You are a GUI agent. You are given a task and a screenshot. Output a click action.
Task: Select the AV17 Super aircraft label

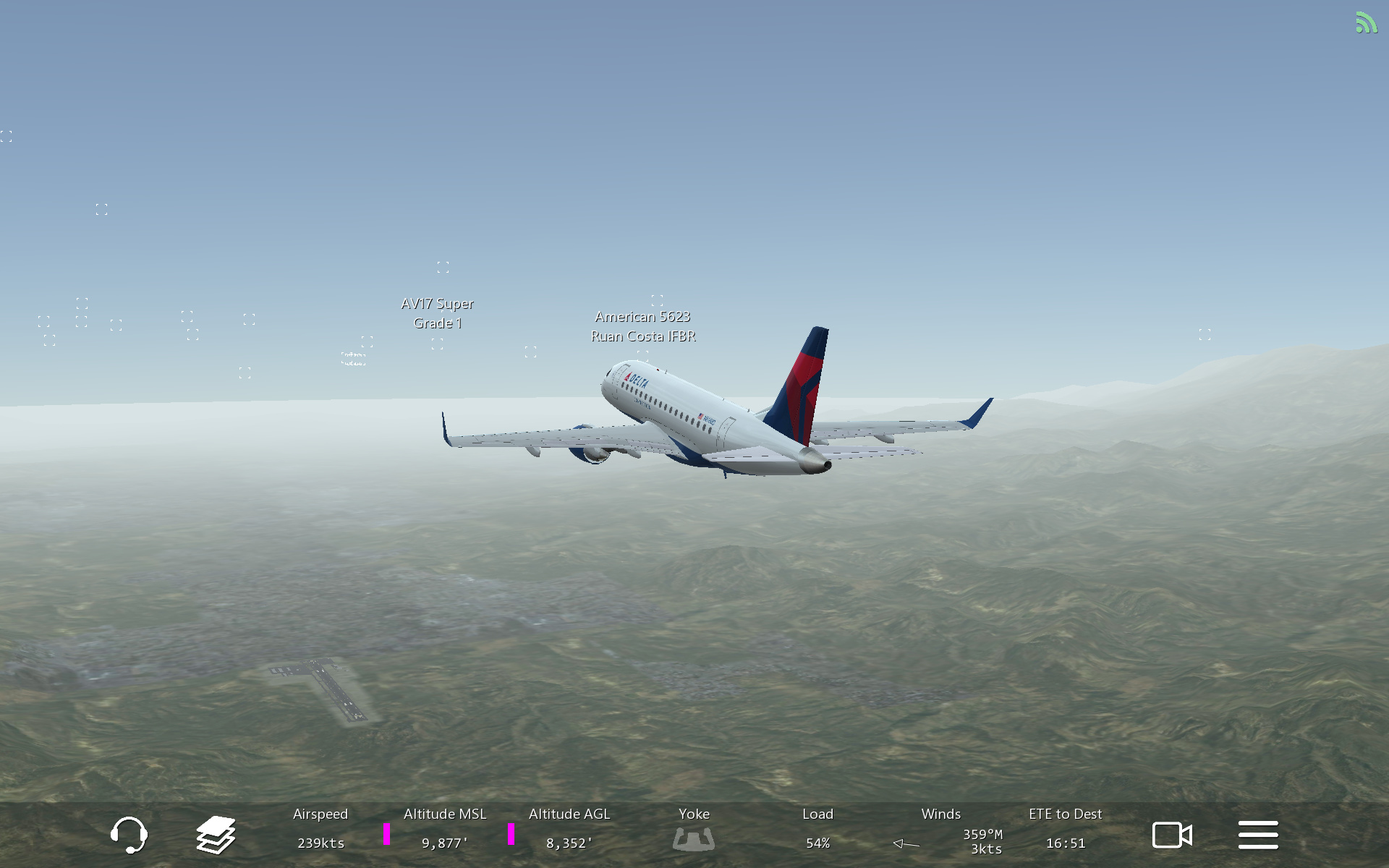coord(438,313)
